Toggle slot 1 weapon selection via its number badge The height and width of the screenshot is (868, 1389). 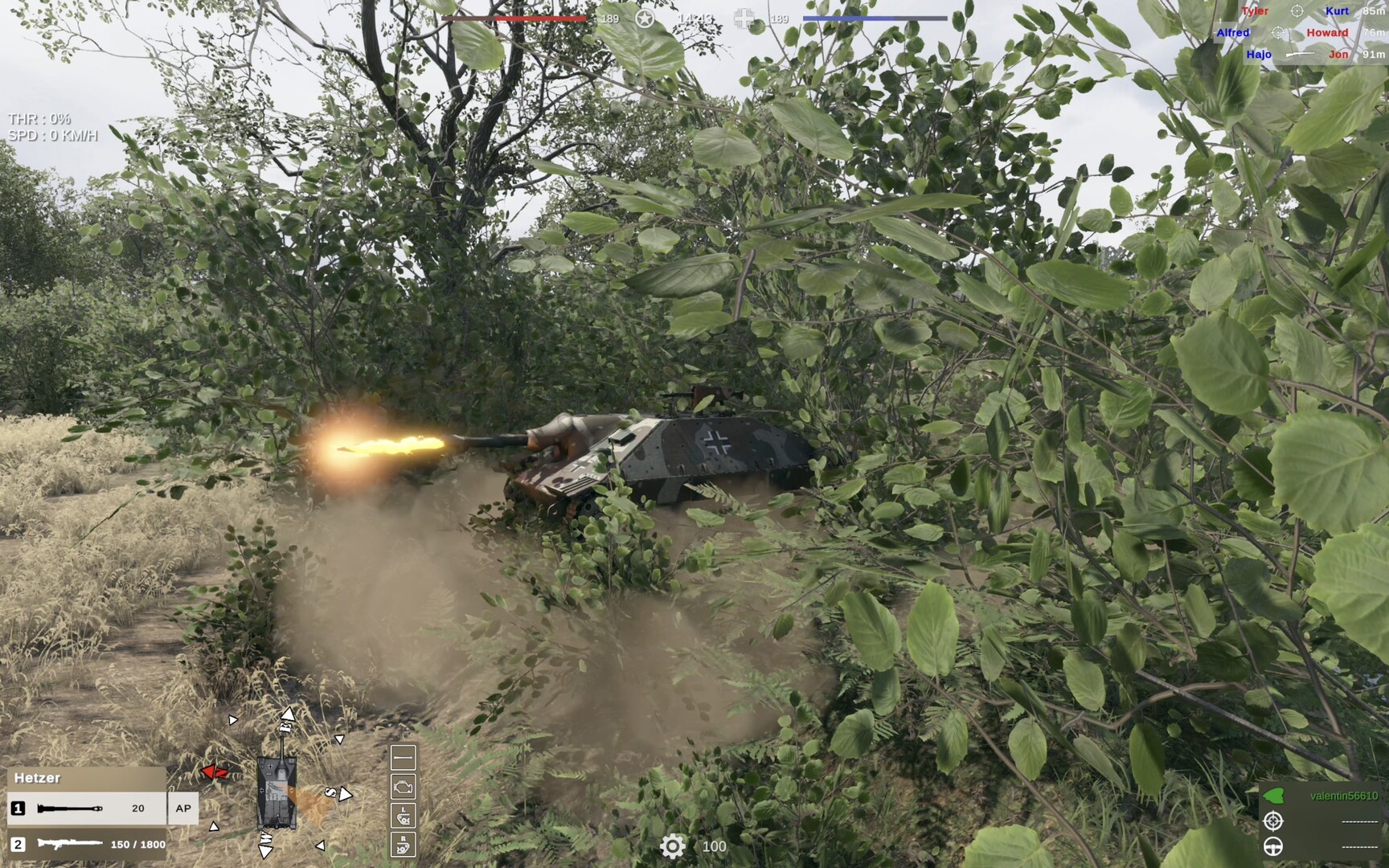click(x=16, y=809)
